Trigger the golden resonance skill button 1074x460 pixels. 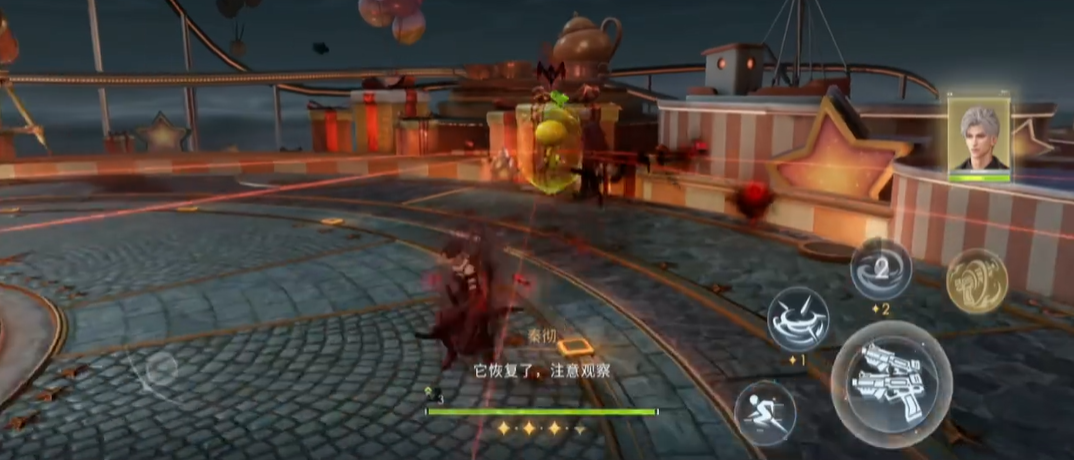(x=976, y=281)
